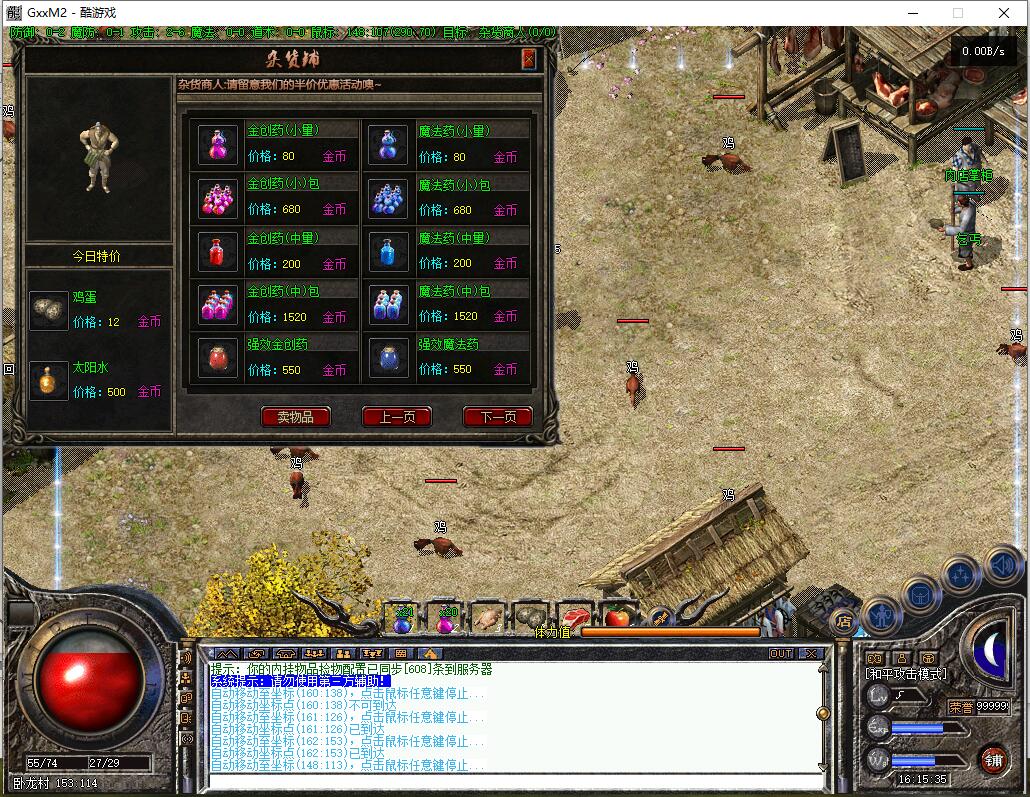Pick the 魔法药(中)包 bundle

point(388,304)
